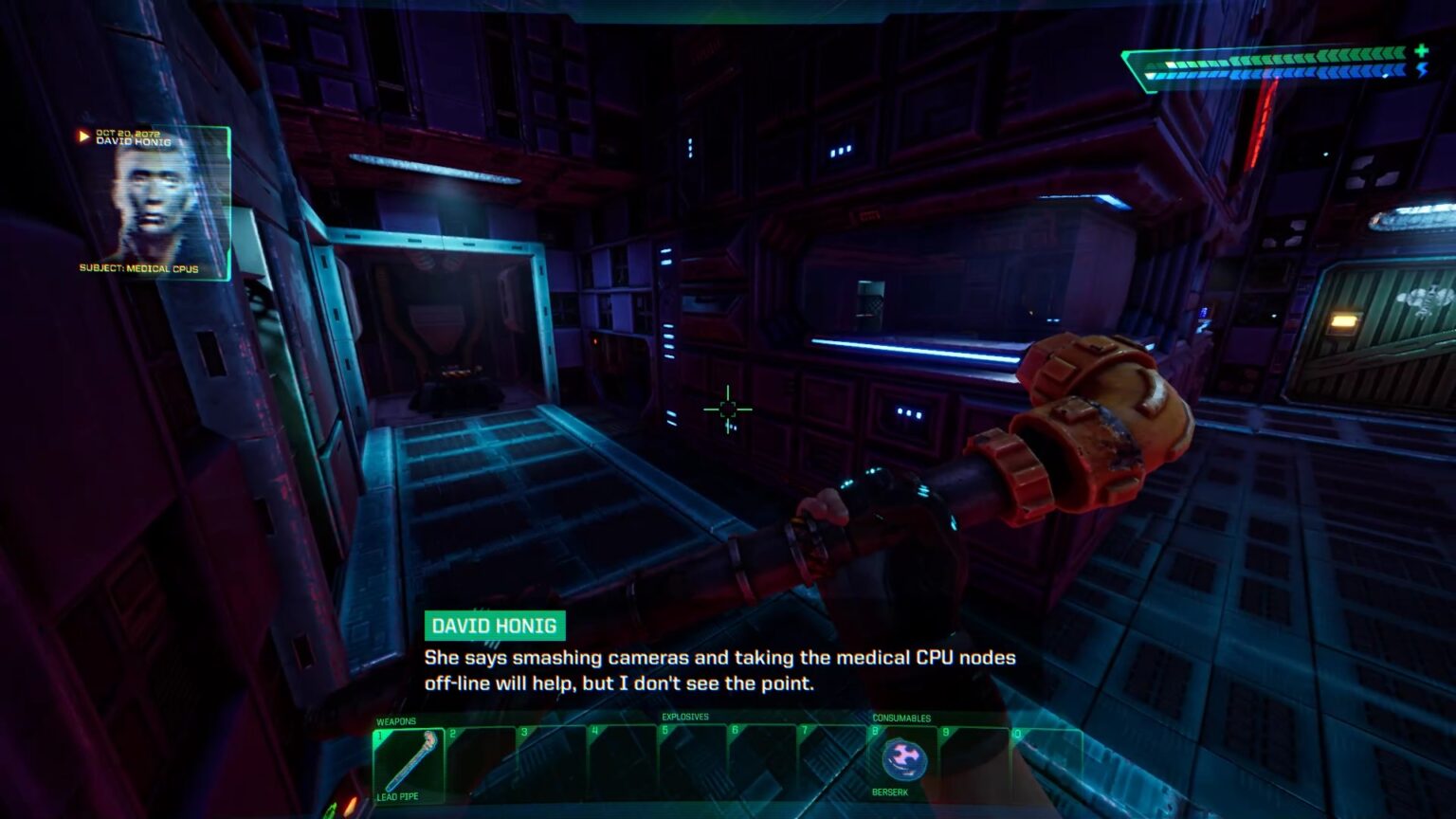Click the DAVID HONIG subtitle name tag
Viewport: 1456px width, 819px height.
coord(496,626)
